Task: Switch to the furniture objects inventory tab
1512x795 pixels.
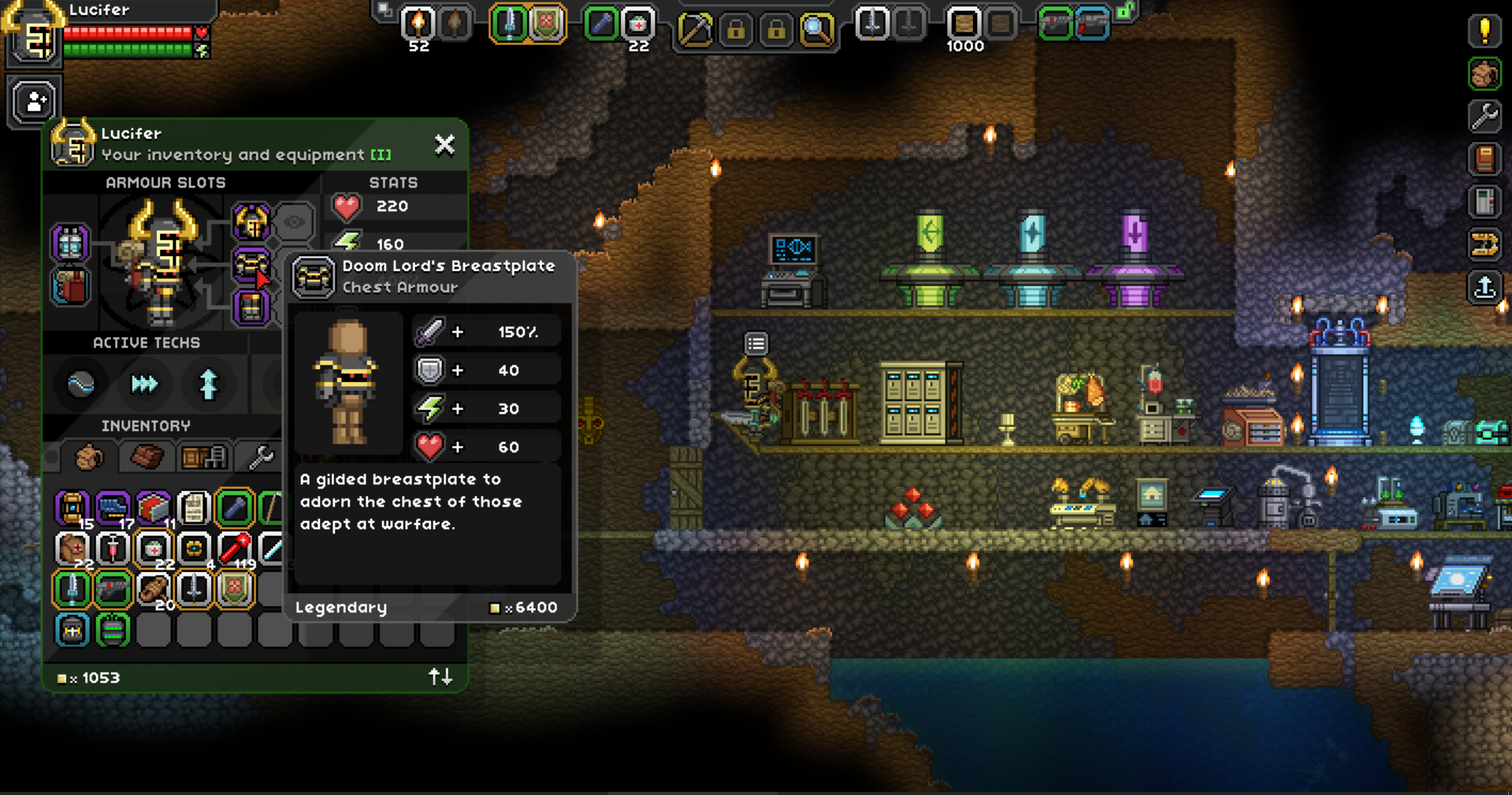Action: click(203, 457)
